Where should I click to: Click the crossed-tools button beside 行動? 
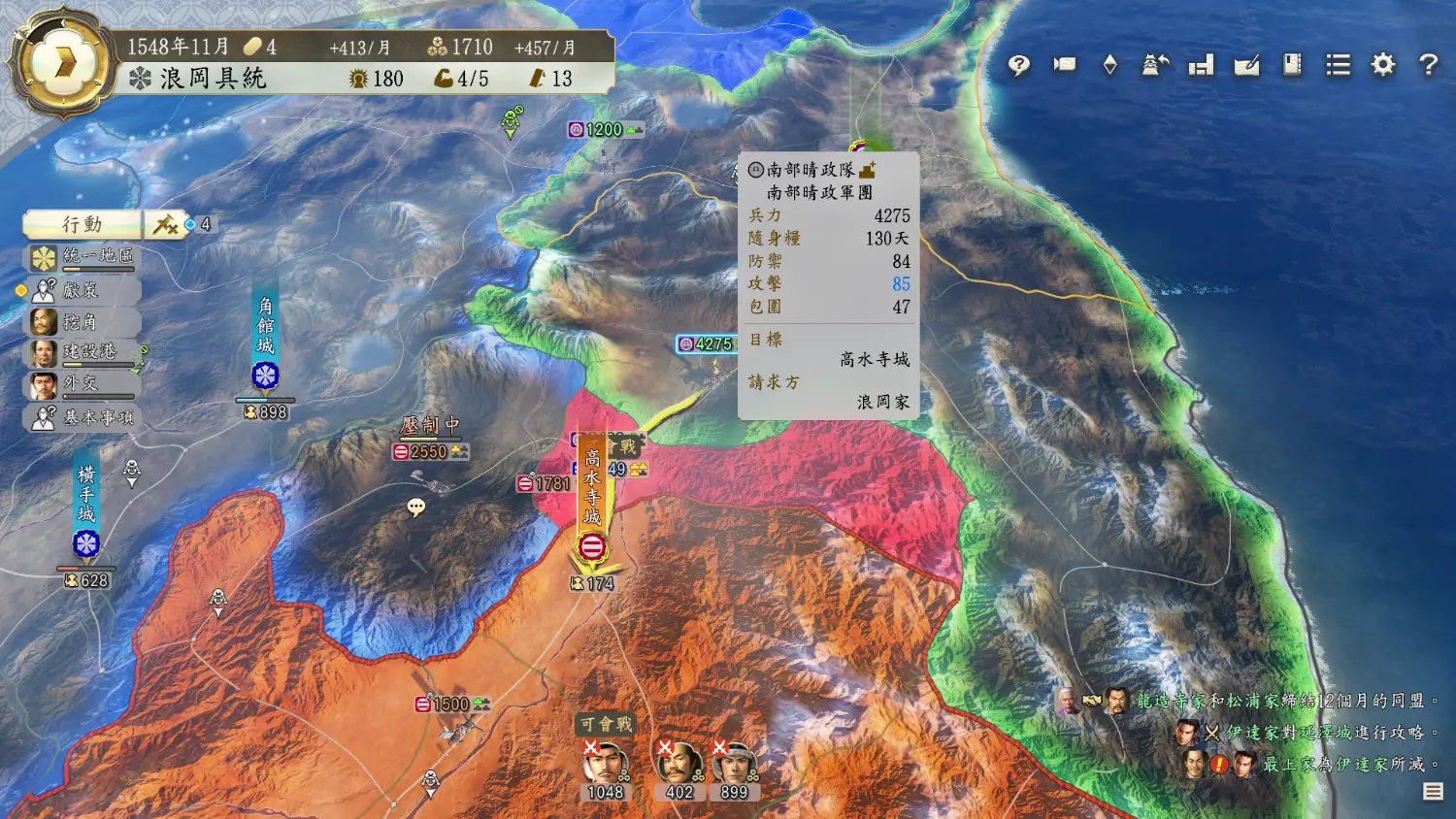pos(165,225)
